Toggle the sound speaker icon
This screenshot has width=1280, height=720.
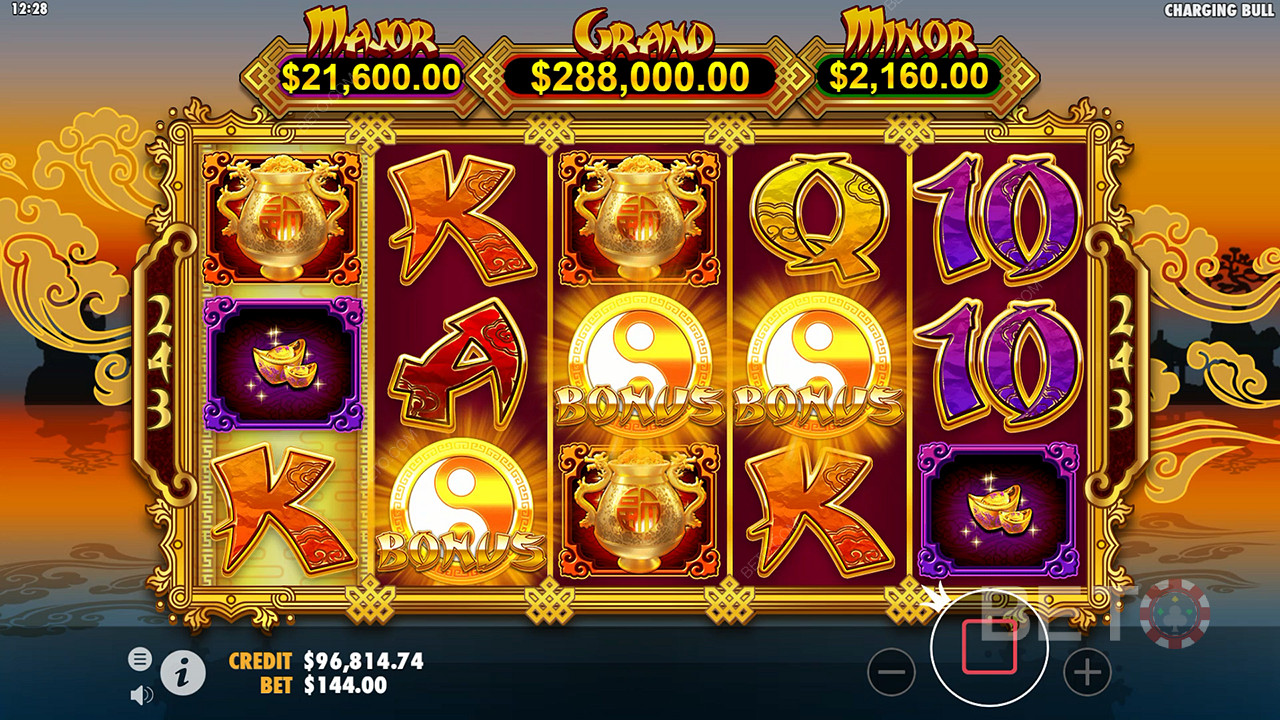pos(141,694)
